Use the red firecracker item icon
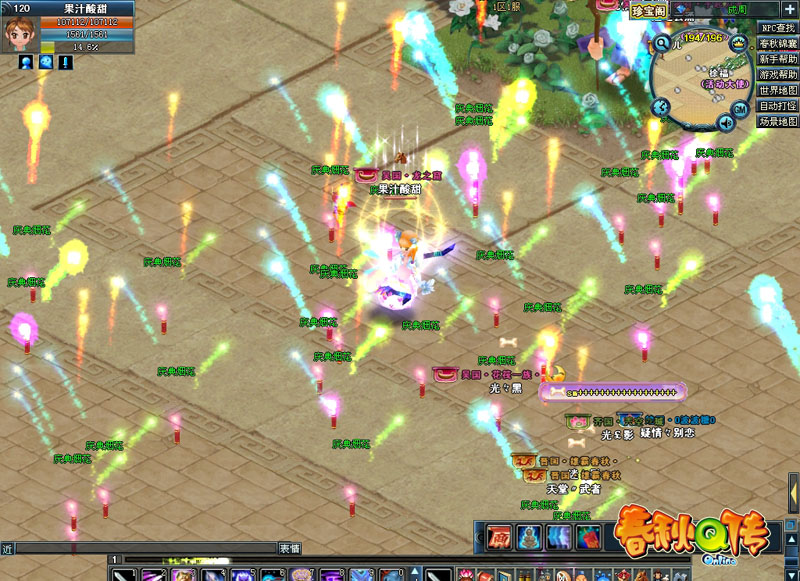 [x=589, y=537]
